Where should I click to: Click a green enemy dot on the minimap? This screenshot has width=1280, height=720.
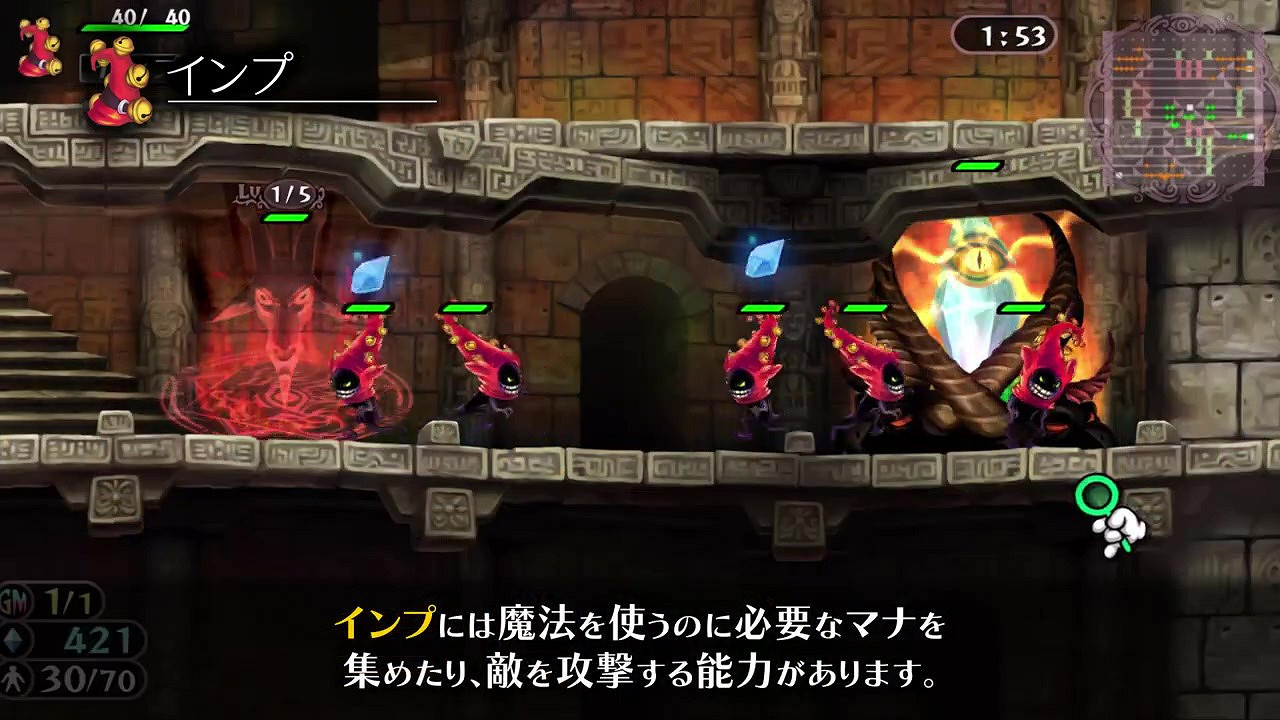click(1169, 108)
